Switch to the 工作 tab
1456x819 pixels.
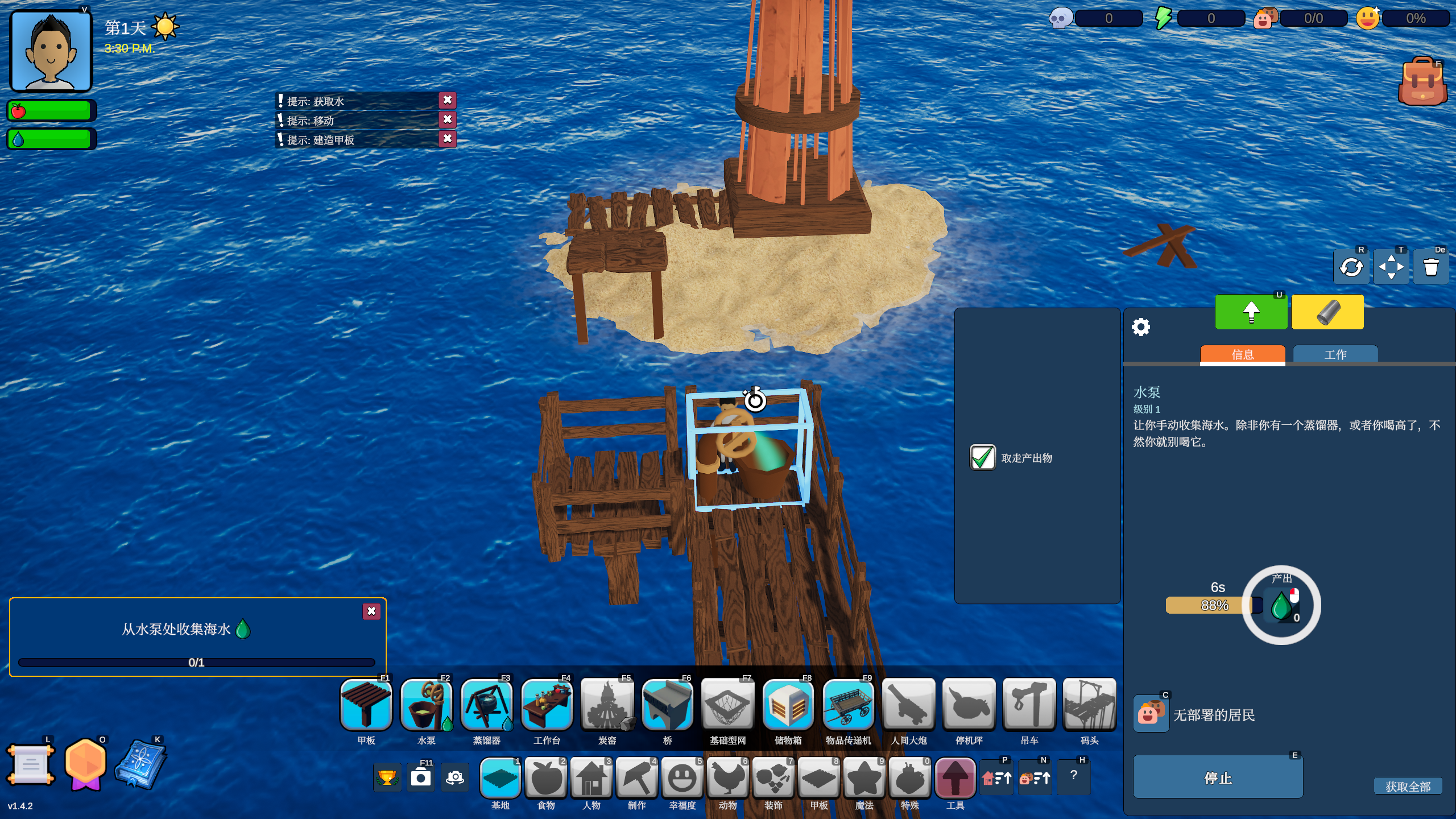pyautogui.click(x=1335, y=354)
